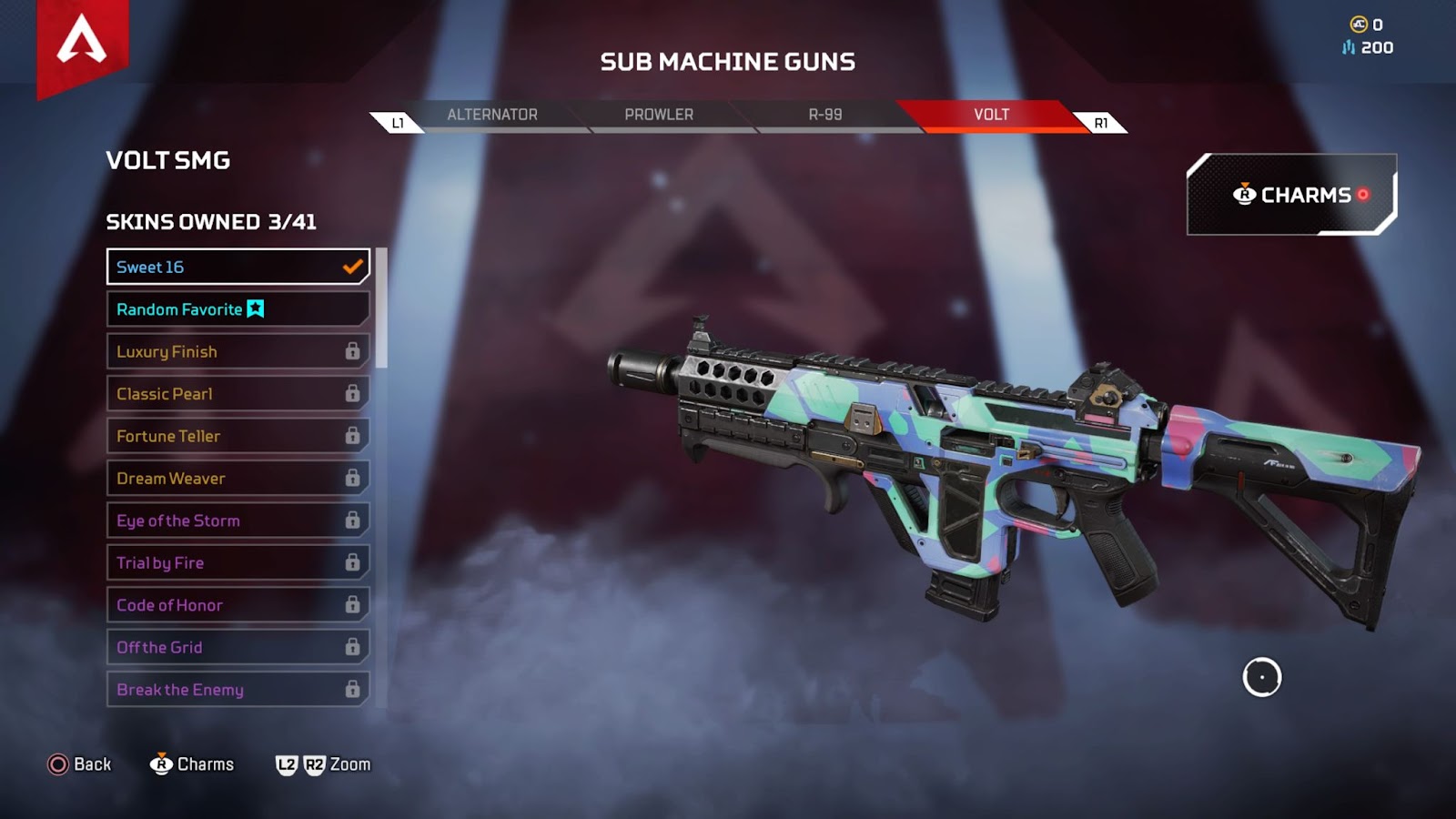Click the Break the Enemy skin
The image size is (1456, 819).
[x=238, y=690]
